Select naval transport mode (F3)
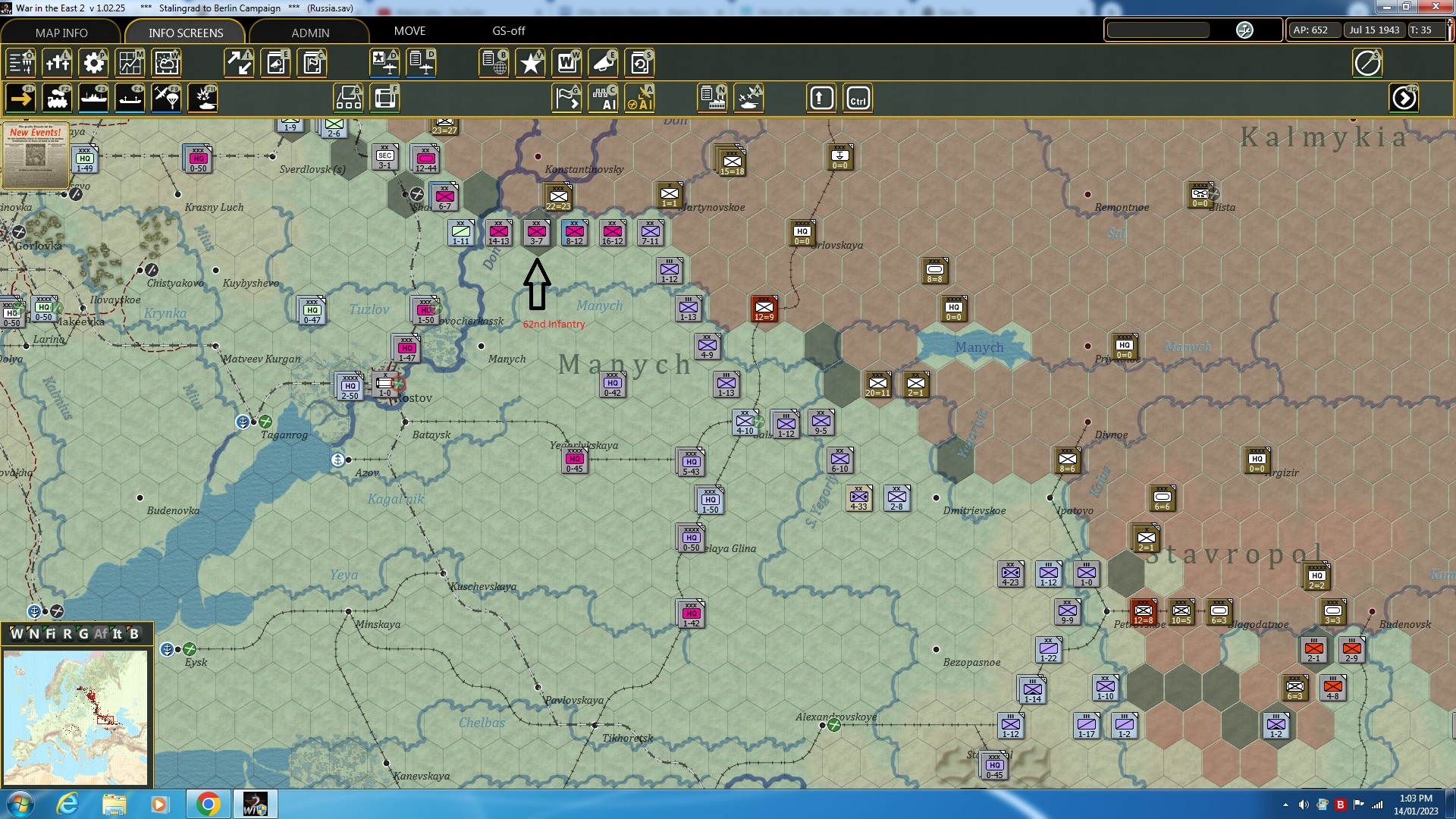The image size is (1456, 819). point(93,98)
